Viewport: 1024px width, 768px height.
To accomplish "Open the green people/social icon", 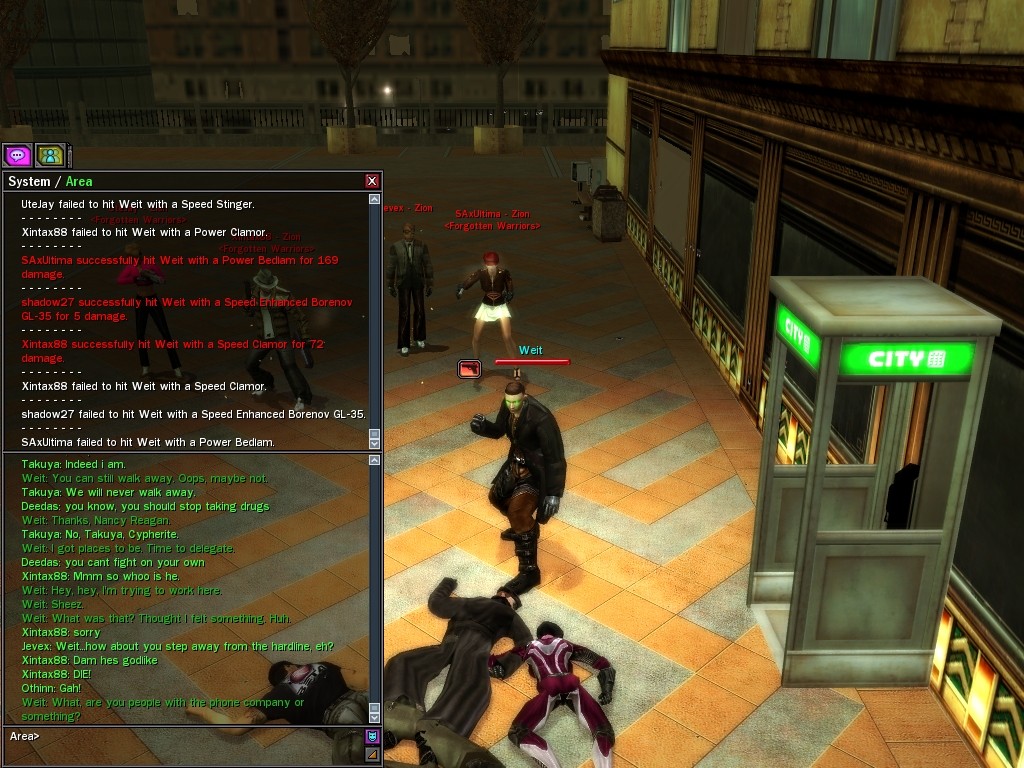I will click(50, 156).
